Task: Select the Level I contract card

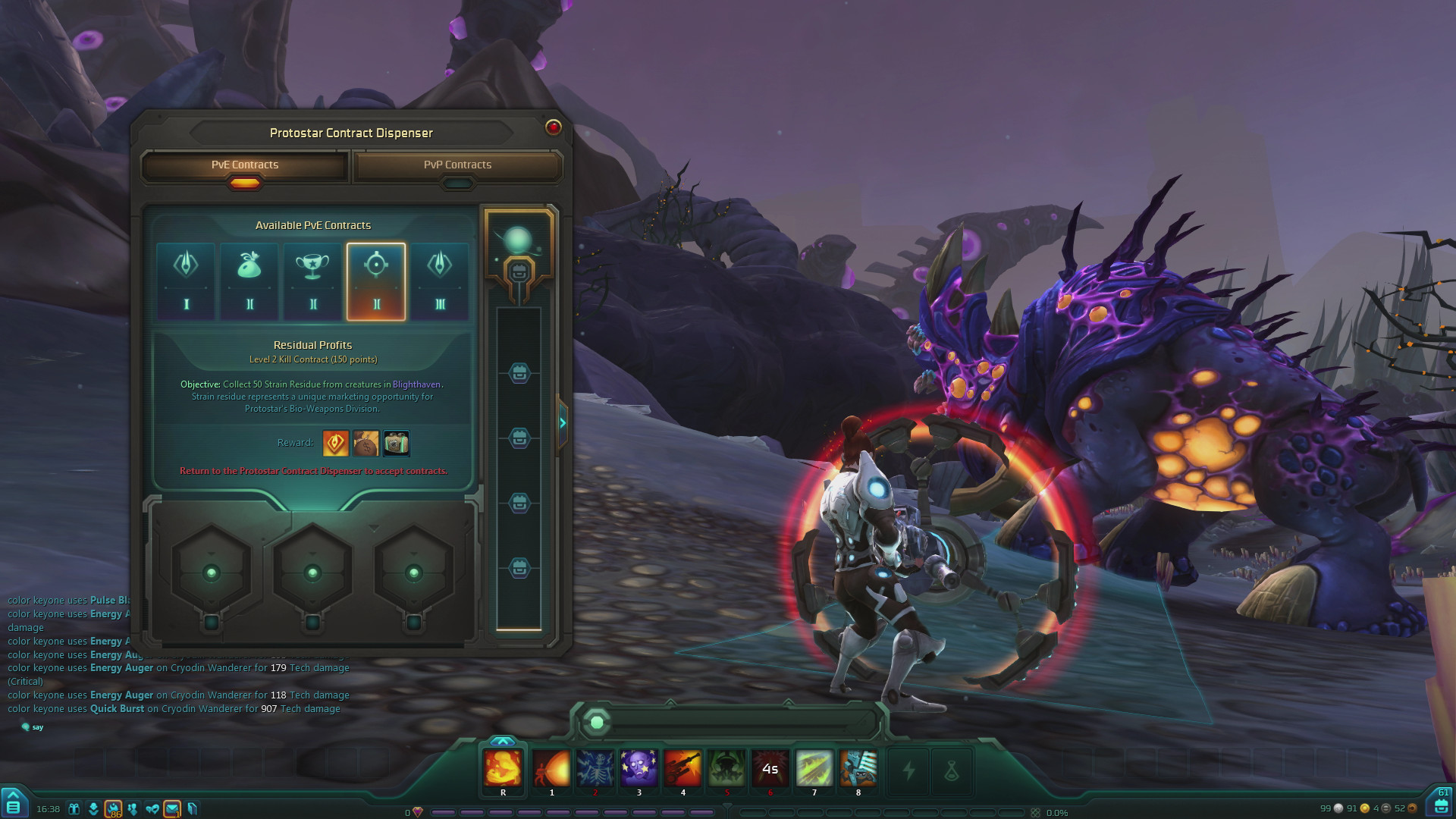Action: (185, 281)
